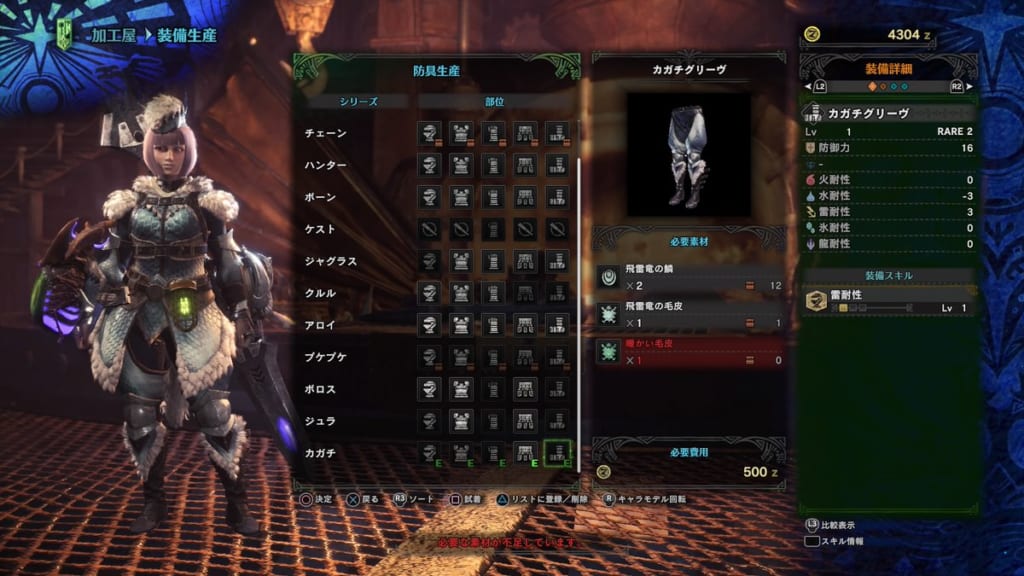Select the プケプケ series chest armor icon
Screen dimensions: 1024x576
coord(461,357)
